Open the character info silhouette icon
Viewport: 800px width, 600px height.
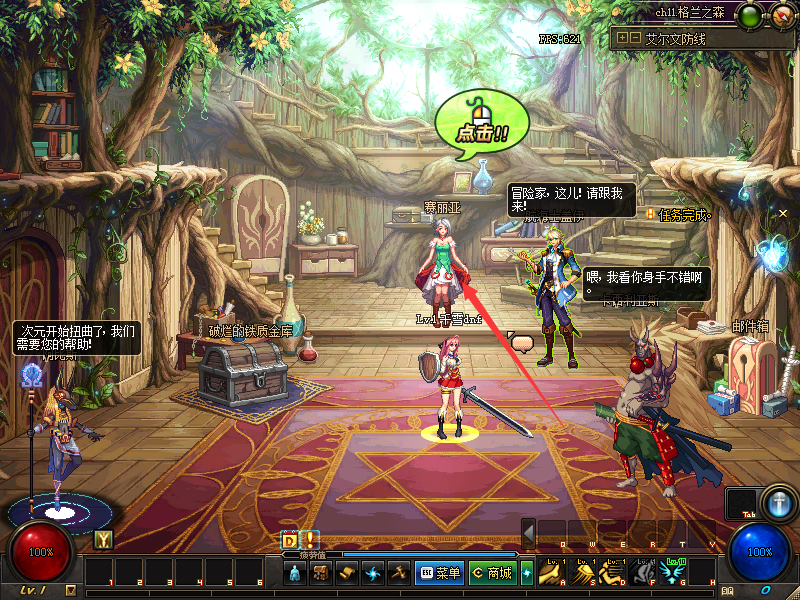click(x=295, y=573)
